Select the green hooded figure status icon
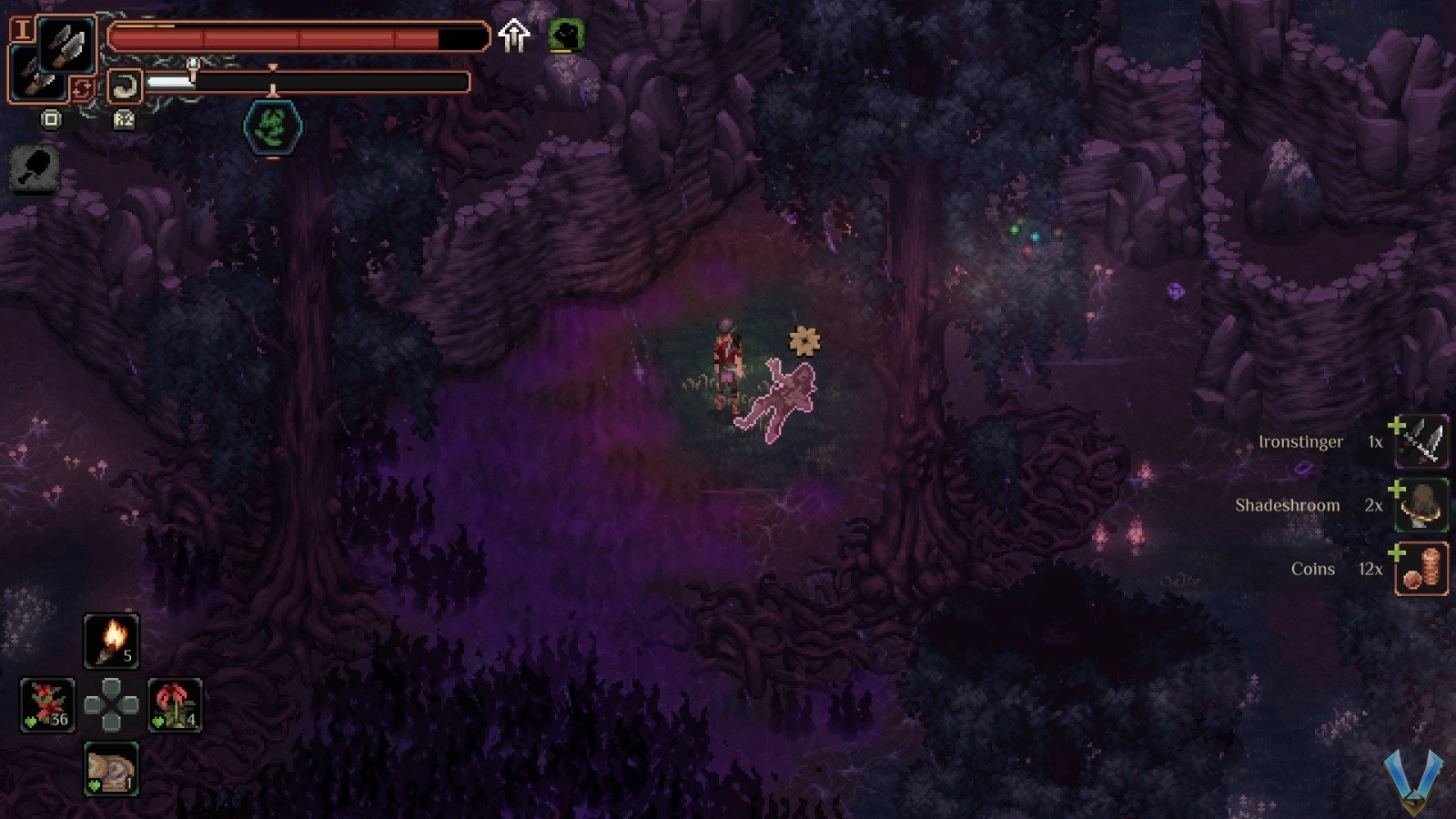 point(566,37)
